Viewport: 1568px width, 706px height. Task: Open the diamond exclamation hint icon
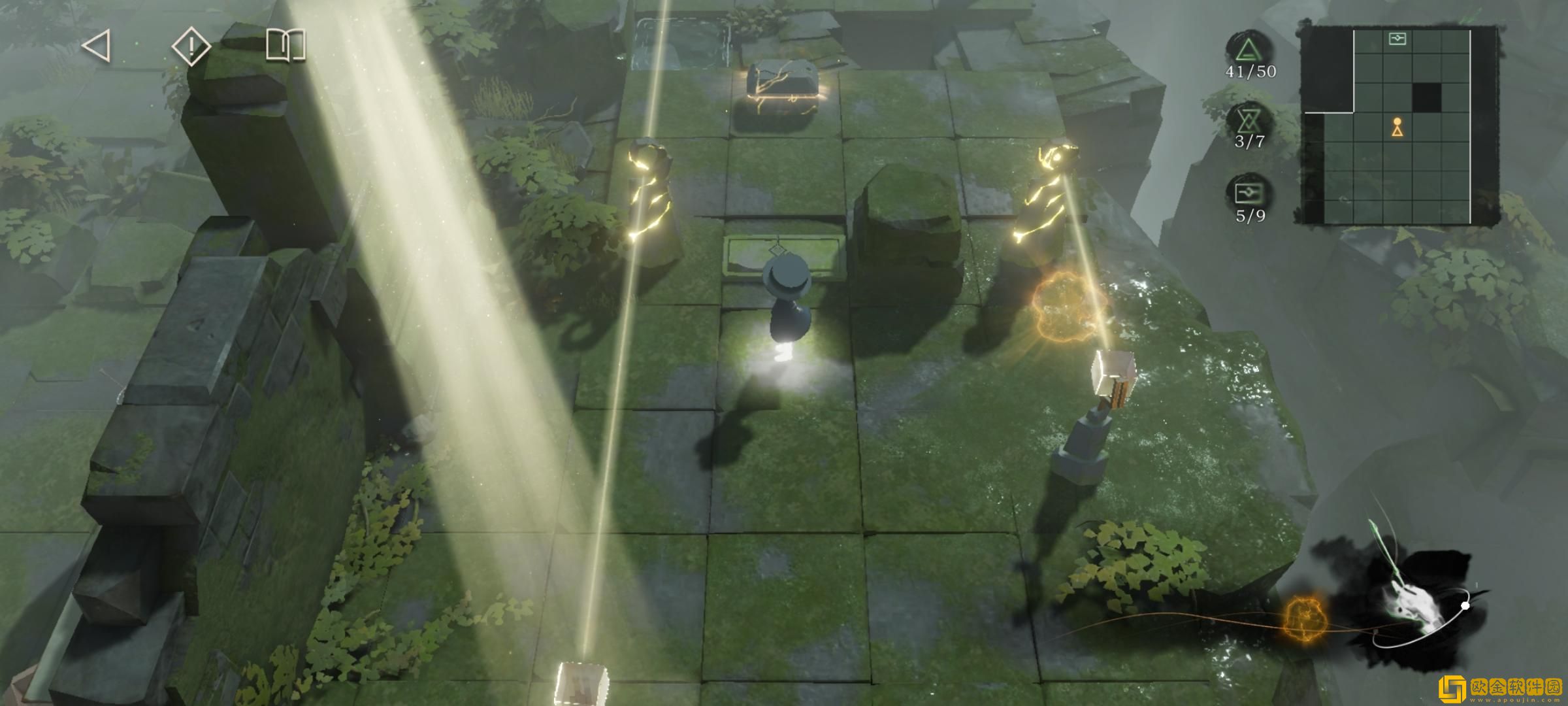(x=191, y=46)
